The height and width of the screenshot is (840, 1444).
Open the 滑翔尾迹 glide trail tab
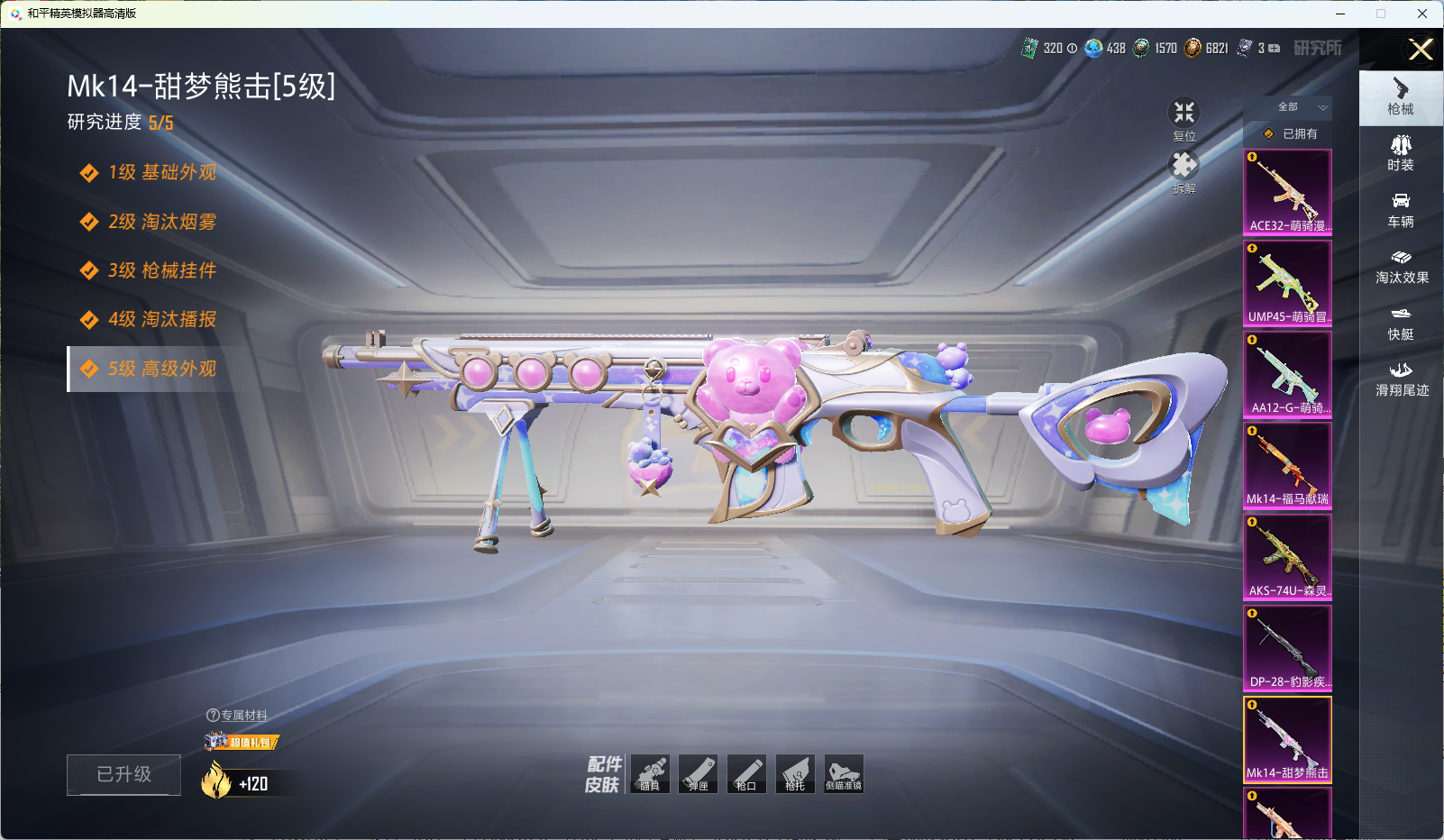[1401, 379]
